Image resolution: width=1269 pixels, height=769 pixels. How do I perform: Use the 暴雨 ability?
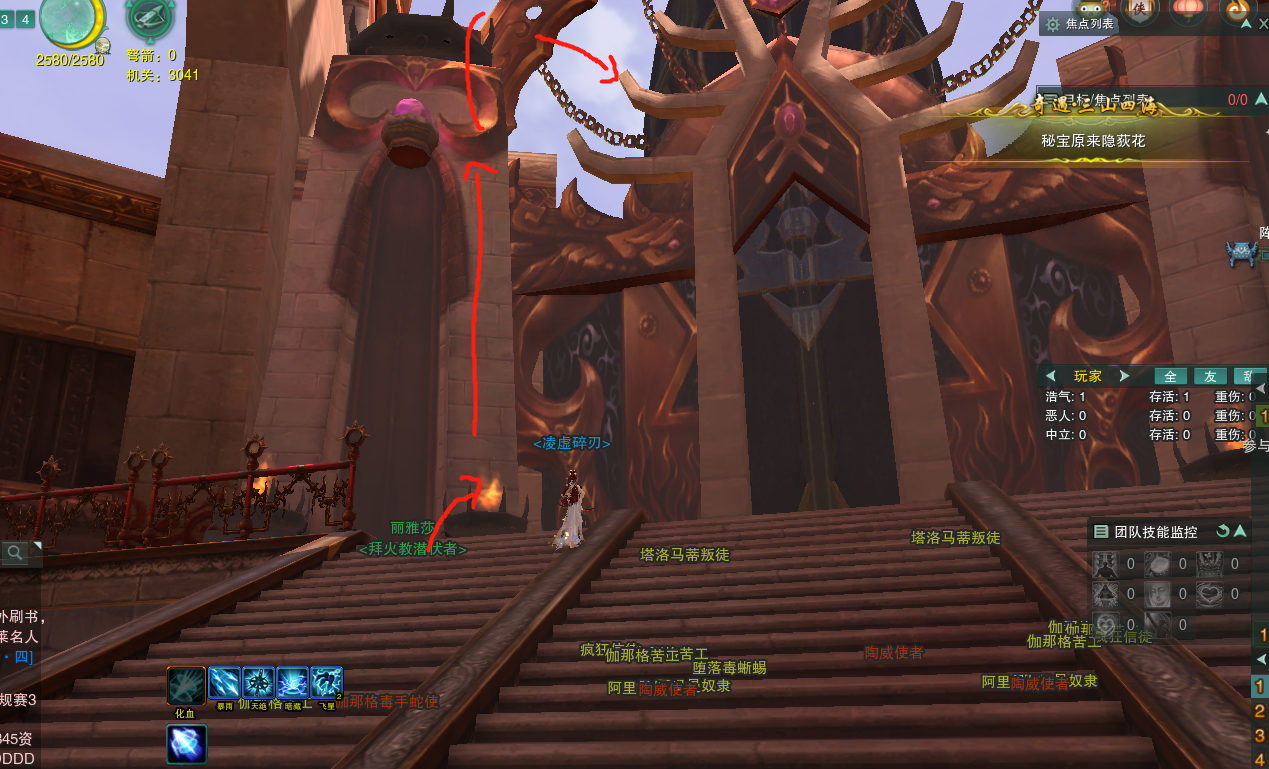coord(224,683)
